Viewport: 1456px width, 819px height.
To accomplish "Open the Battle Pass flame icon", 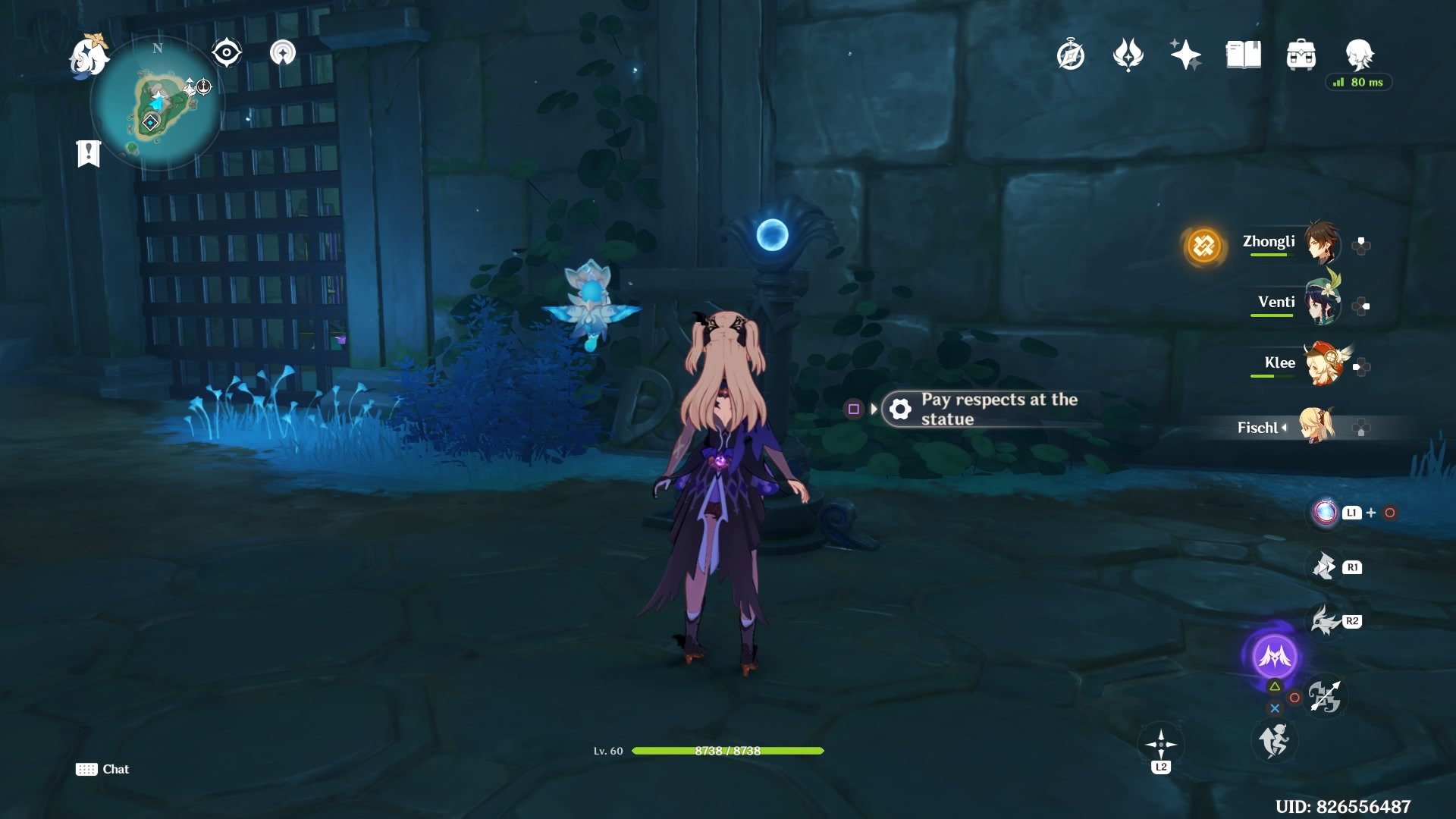I will pos(1128,55).
